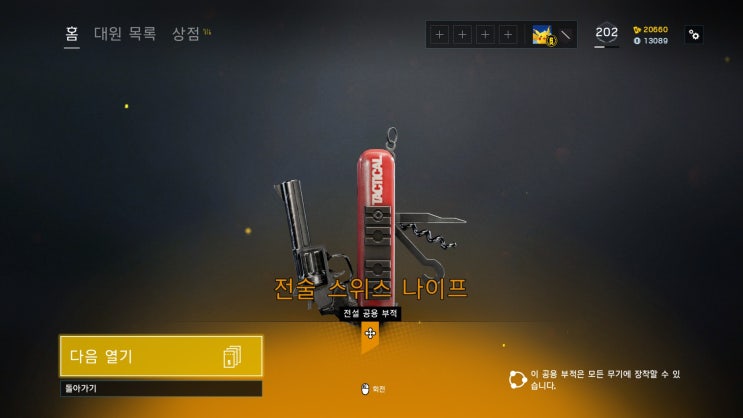Open the 대원 목록 tab
This screenshot has width=743, height=418.
coord(125,34)
